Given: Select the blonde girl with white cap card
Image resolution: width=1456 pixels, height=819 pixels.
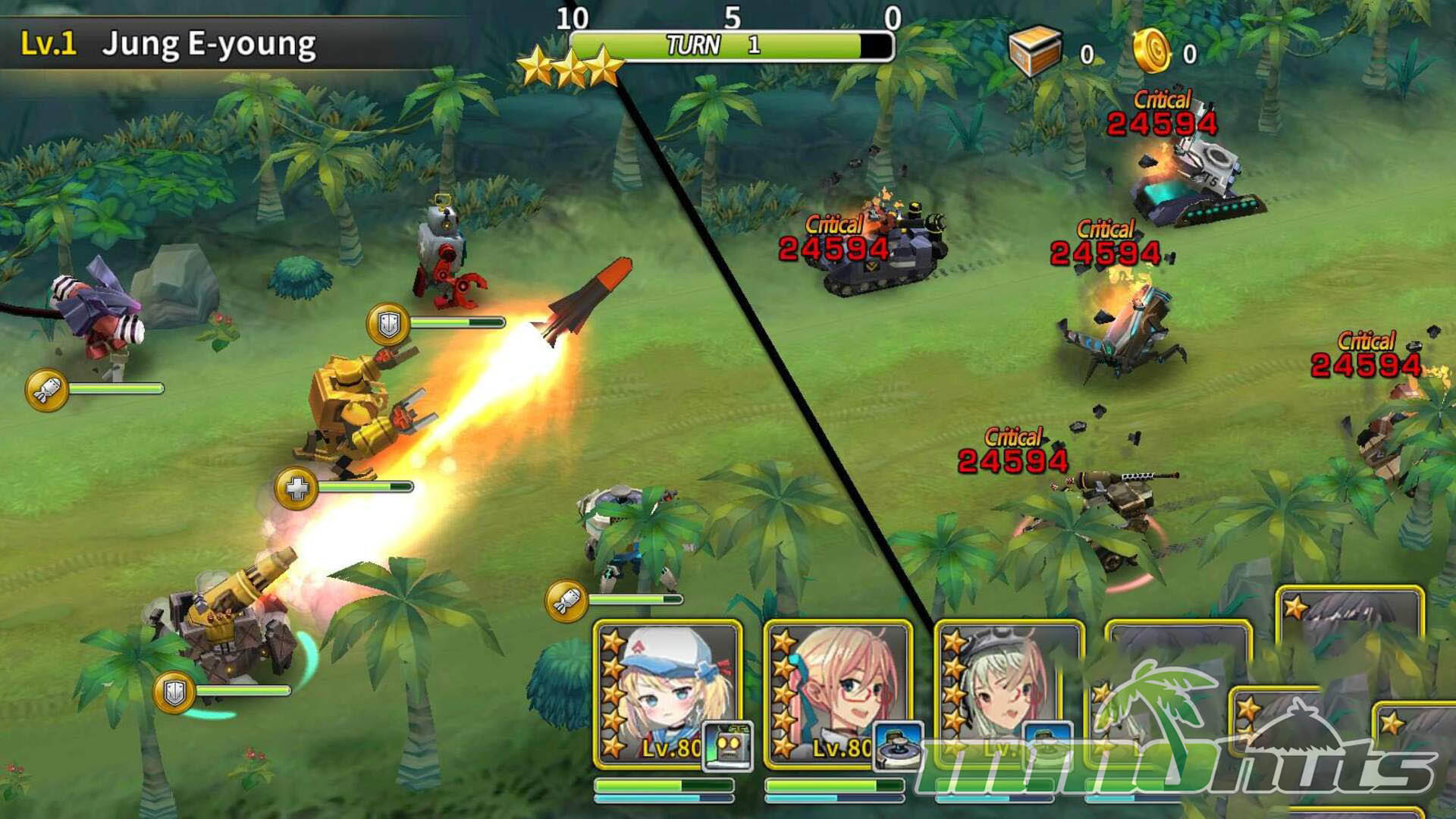Looking at the screenshot, I should (668, 694).
